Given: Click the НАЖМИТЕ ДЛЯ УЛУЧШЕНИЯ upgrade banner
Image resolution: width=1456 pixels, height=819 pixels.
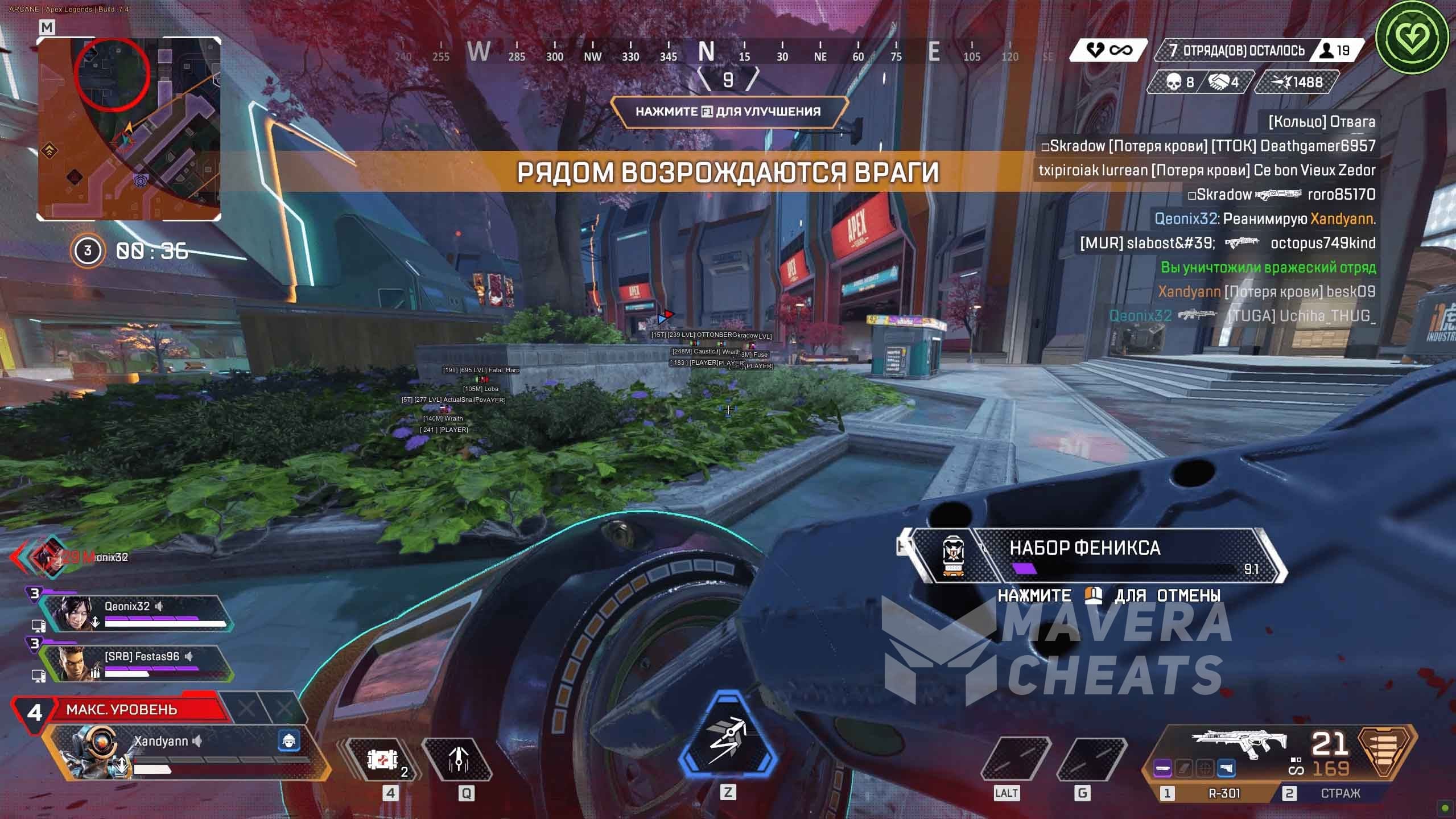Looking at the screenshot, I should coord(728,112).
